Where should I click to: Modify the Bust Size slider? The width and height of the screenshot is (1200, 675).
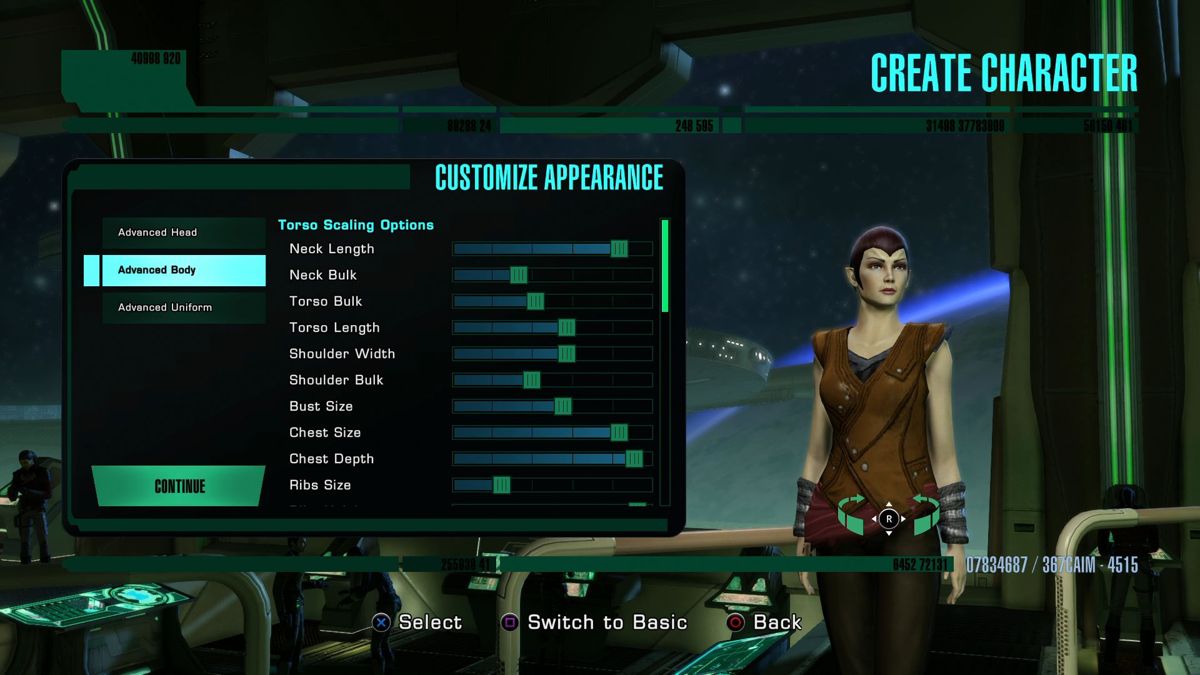pos(562,406)
